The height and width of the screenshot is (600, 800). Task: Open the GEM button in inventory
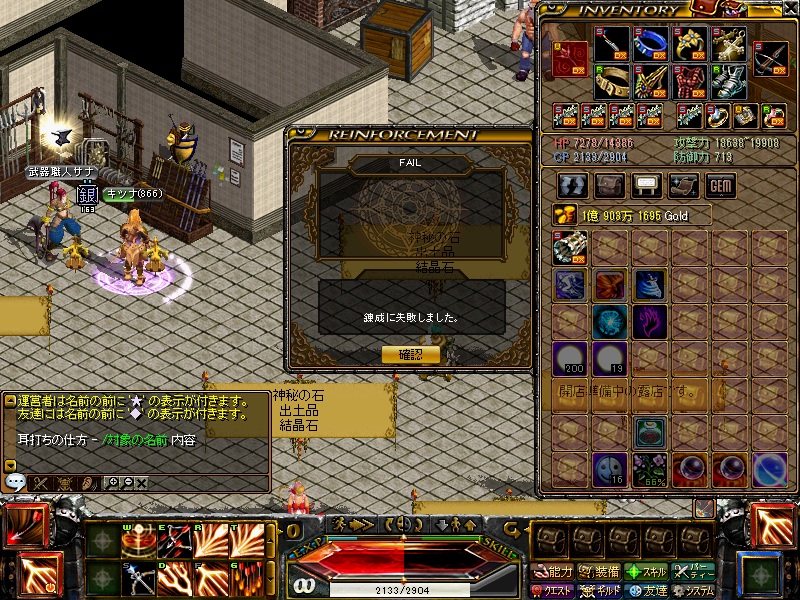(x=719, y=186)
